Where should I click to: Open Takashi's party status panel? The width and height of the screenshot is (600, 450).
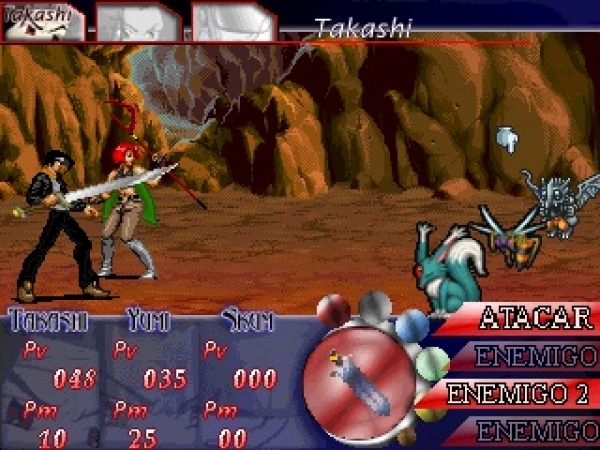(48, 378)
